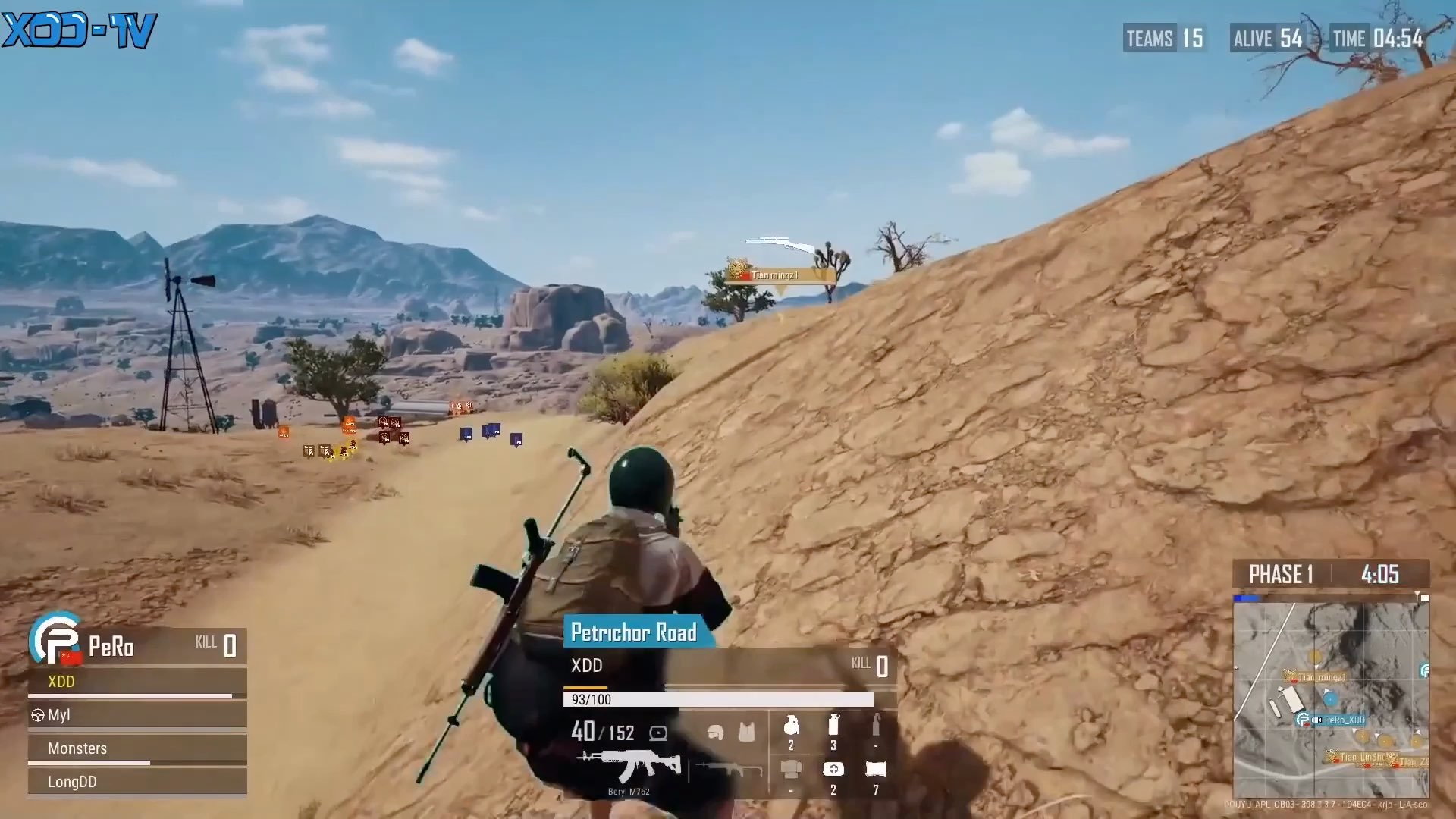Screen dimensions: 1456x819
Task: Click the frag grenade icon
Action: [x=791, y=726]
